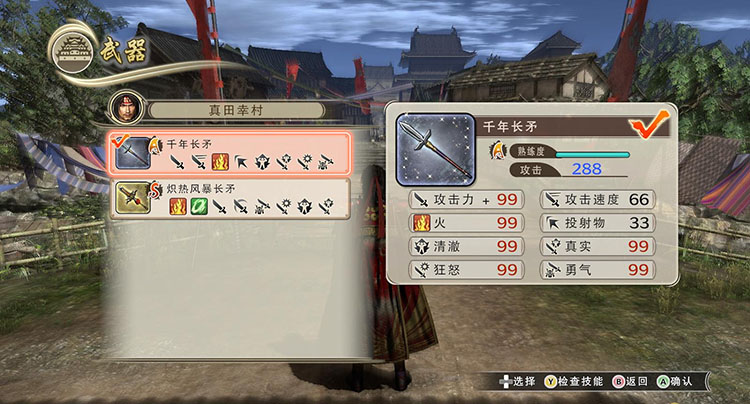Pick the 狂怒 99 skill entry
This screenshot has height=404, width=750.
pyautogui.click(x=465, y=270)
